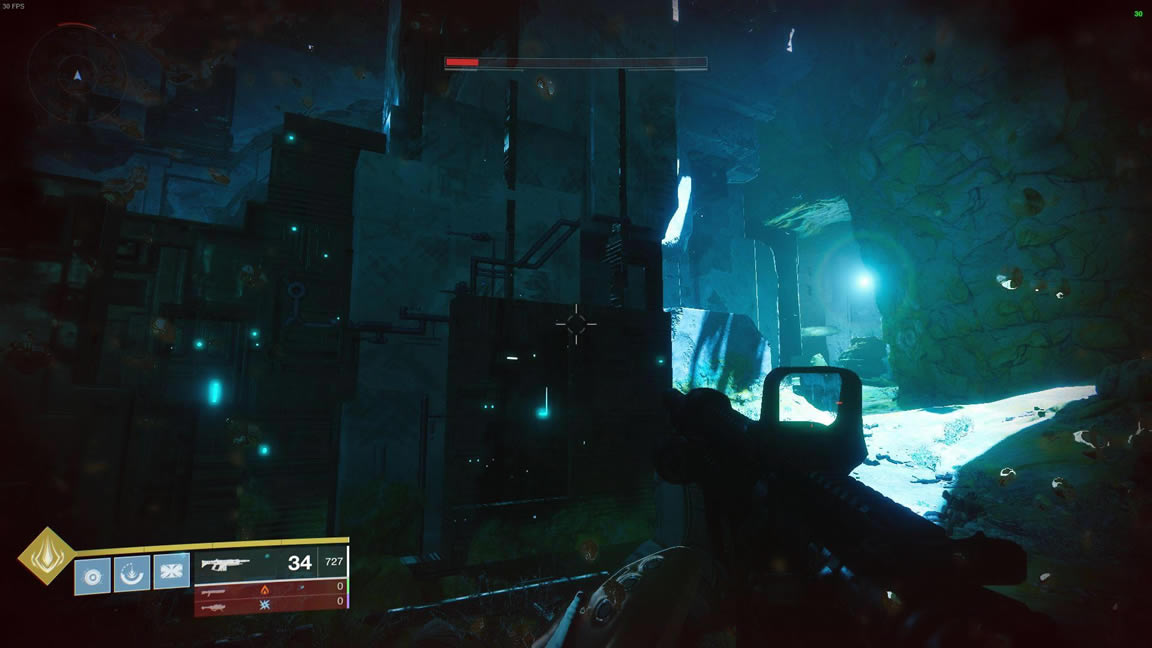The height and width of the screenshot is (648, 1152).
Task: Activate the golden diamond Super ability icon
Action: coord(46,556)
